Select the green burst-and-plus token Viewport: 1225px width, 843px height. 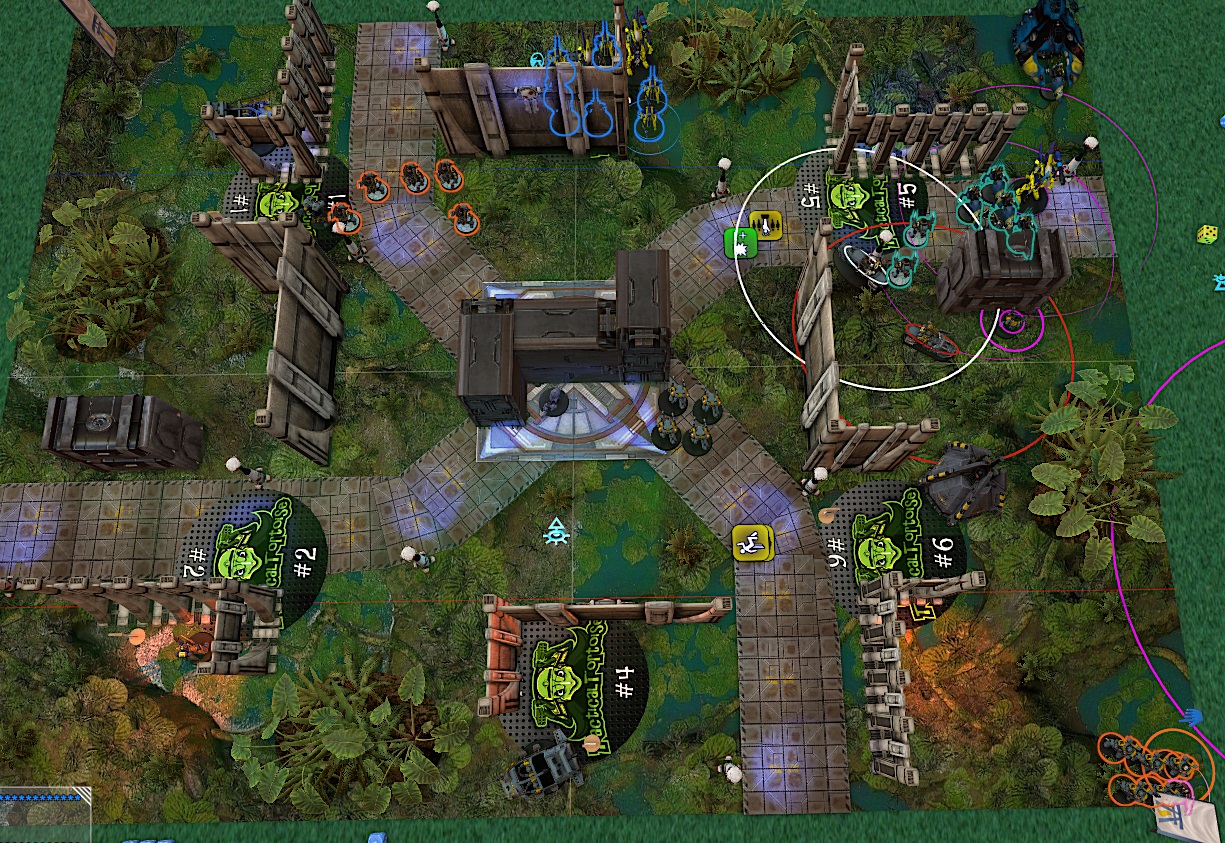coord(739,242)
